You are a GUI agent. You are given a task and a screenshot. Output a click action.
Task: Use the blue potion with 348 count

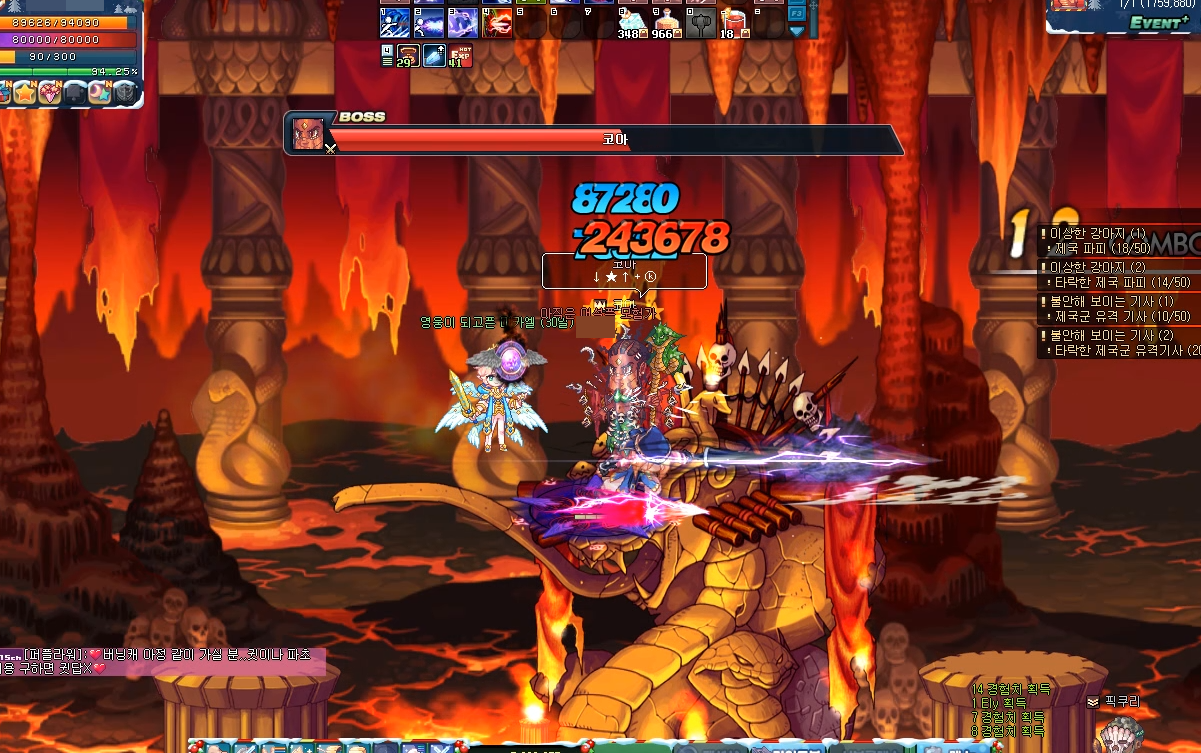pyautogui.click(x=632, y=22)
